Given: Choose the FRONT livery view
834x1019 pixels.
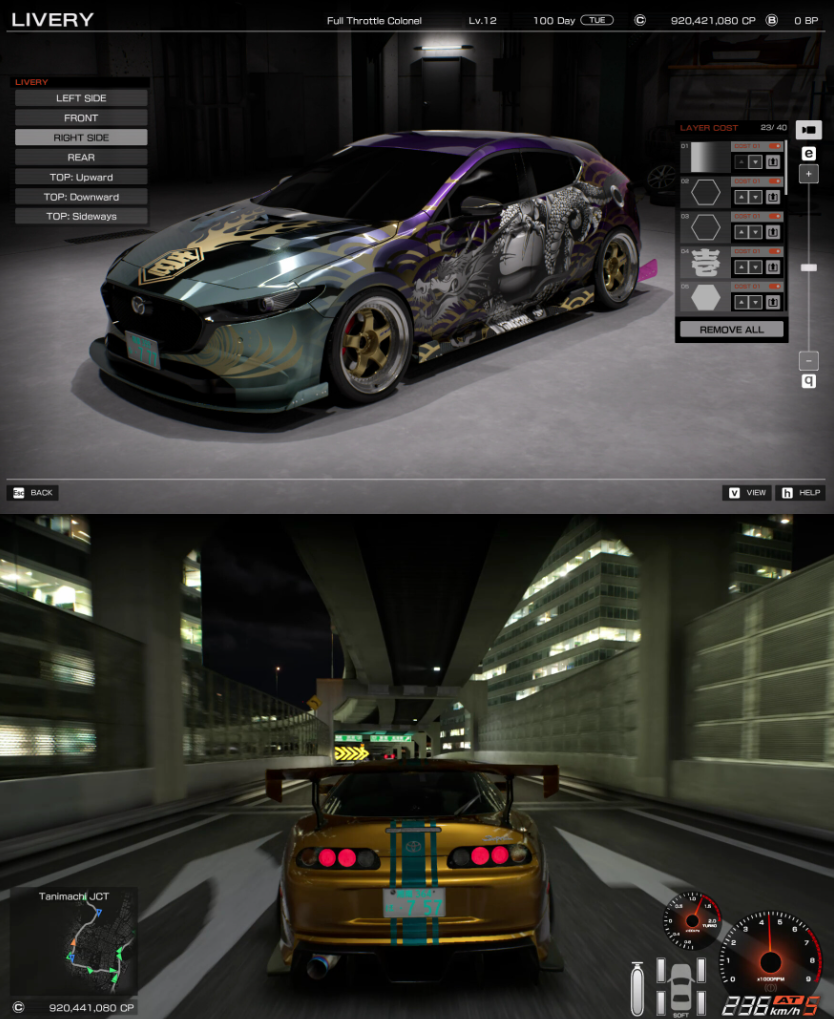Looking at the screenshot, I should (81, 118).
